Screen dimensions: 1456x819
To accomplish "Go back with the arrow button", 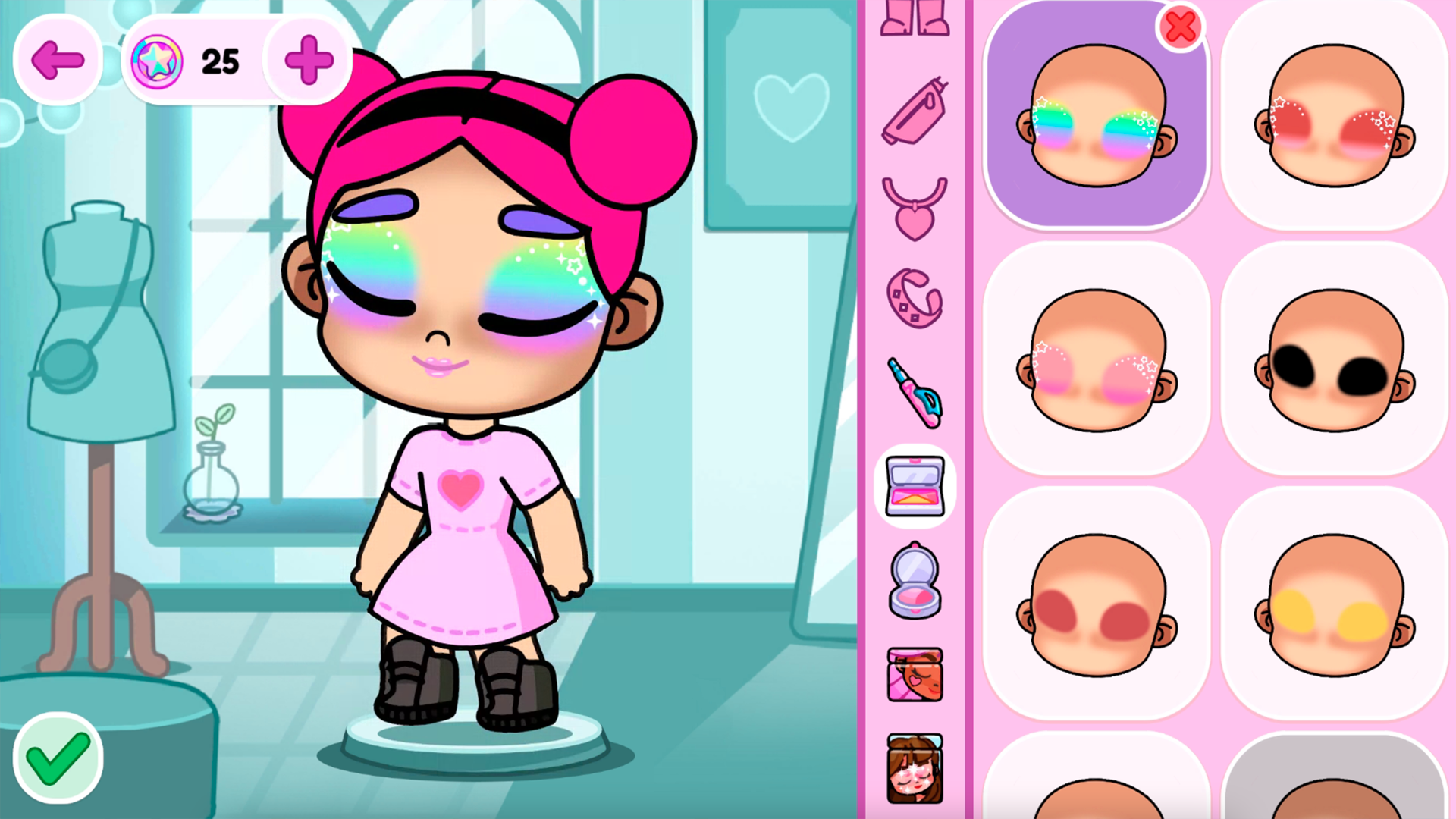I will pyautogui.click(x=58, y=60).
